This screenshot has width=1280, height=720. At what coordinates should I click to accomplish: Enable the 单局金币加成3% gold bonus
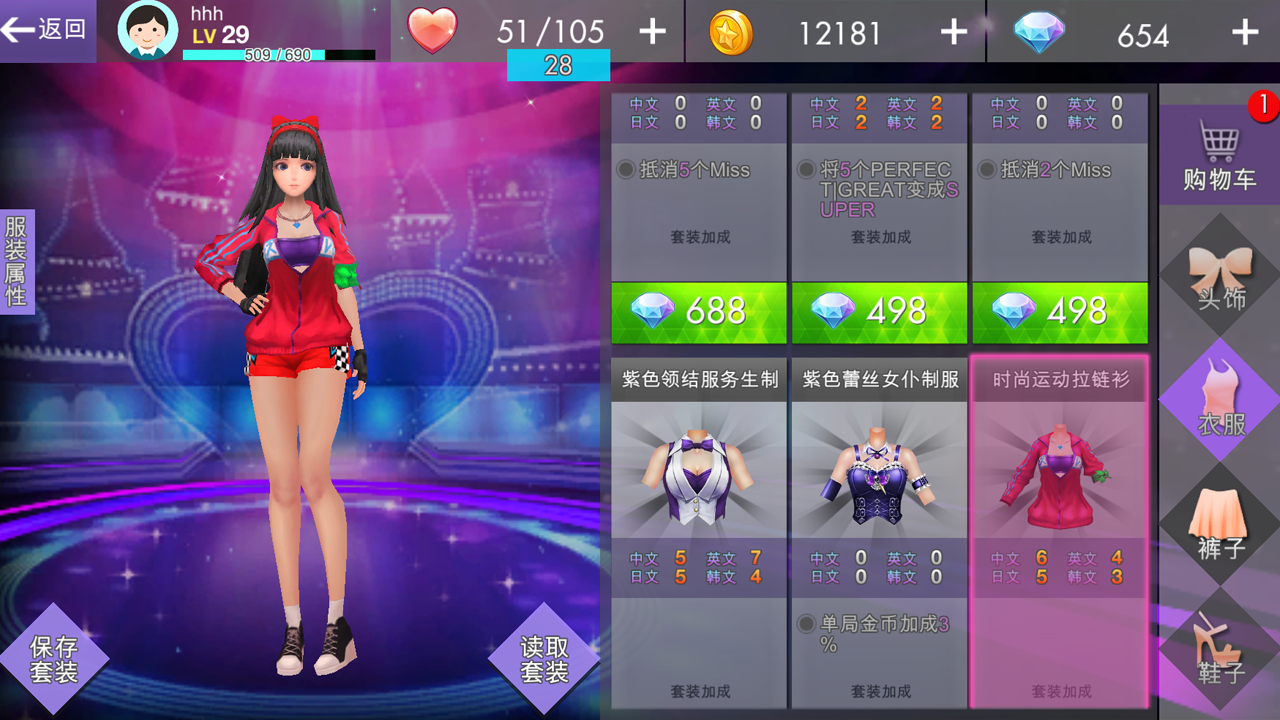coord(804,625)
